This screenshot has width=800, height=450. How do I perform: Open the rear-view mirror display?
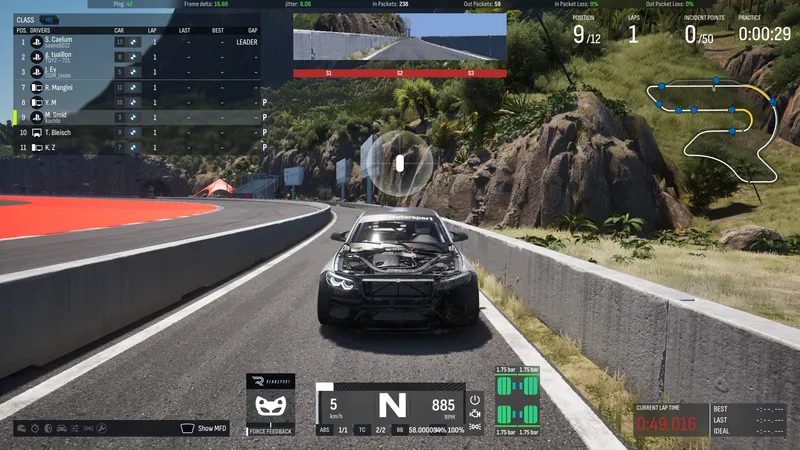pos(400,44)
